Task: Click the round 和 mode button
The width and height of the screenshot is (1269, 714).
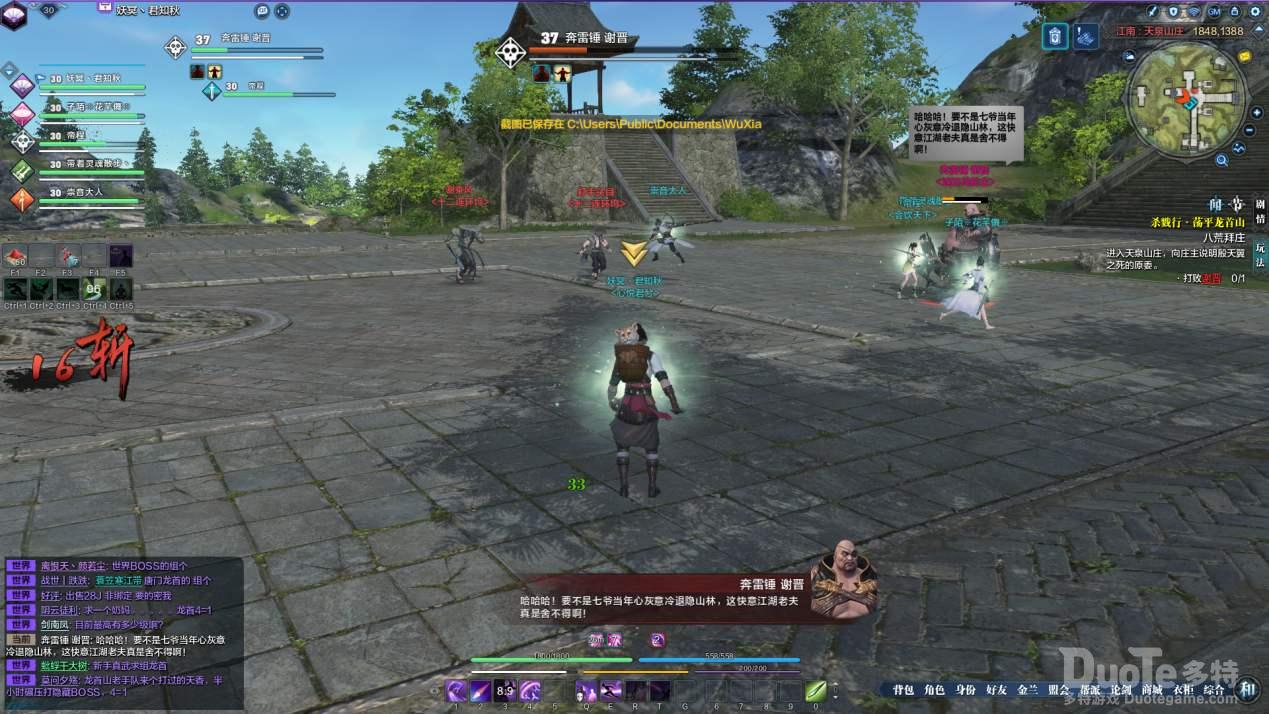Action: 1246,688
